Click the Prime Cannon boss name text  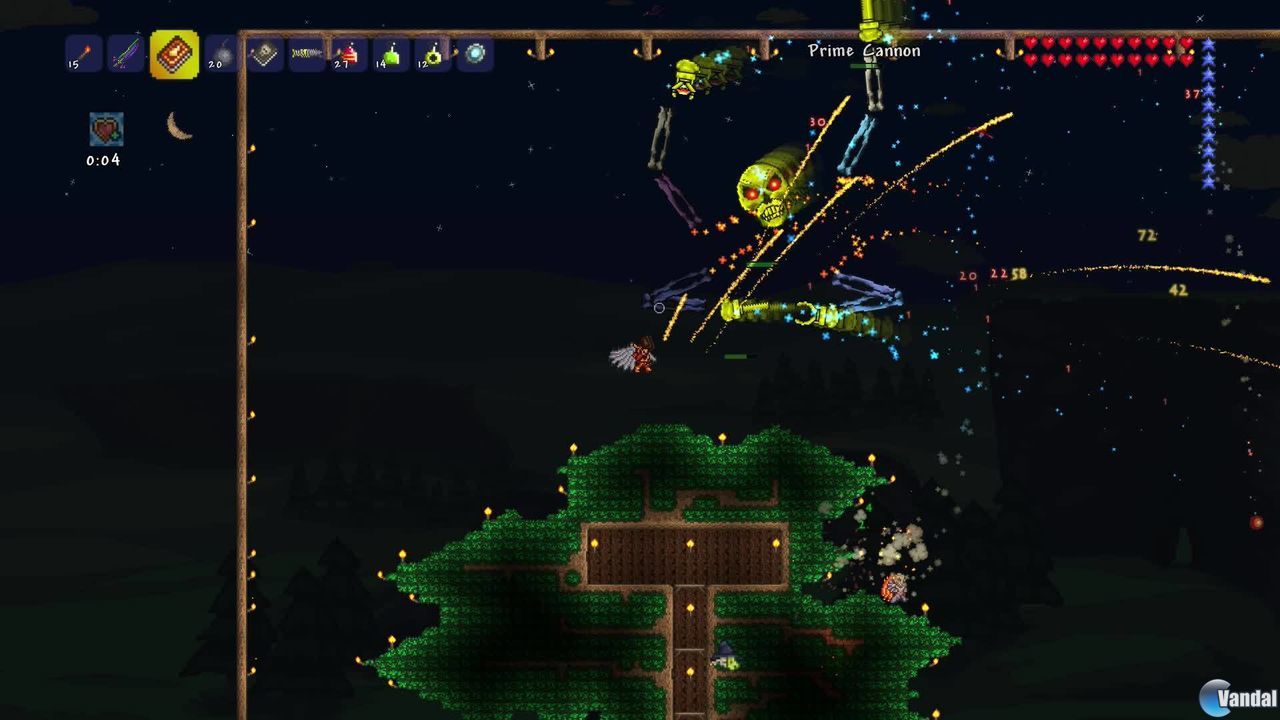tap(864, 50)
